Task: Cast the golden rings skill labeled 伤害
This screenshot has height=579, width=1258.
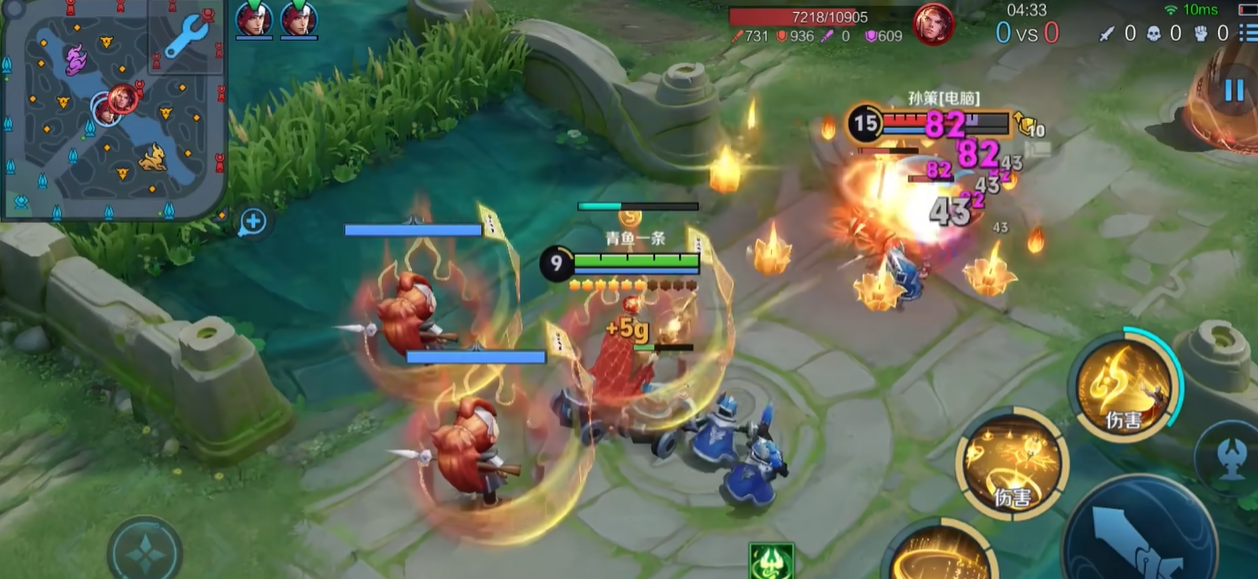Action: 1011,463
